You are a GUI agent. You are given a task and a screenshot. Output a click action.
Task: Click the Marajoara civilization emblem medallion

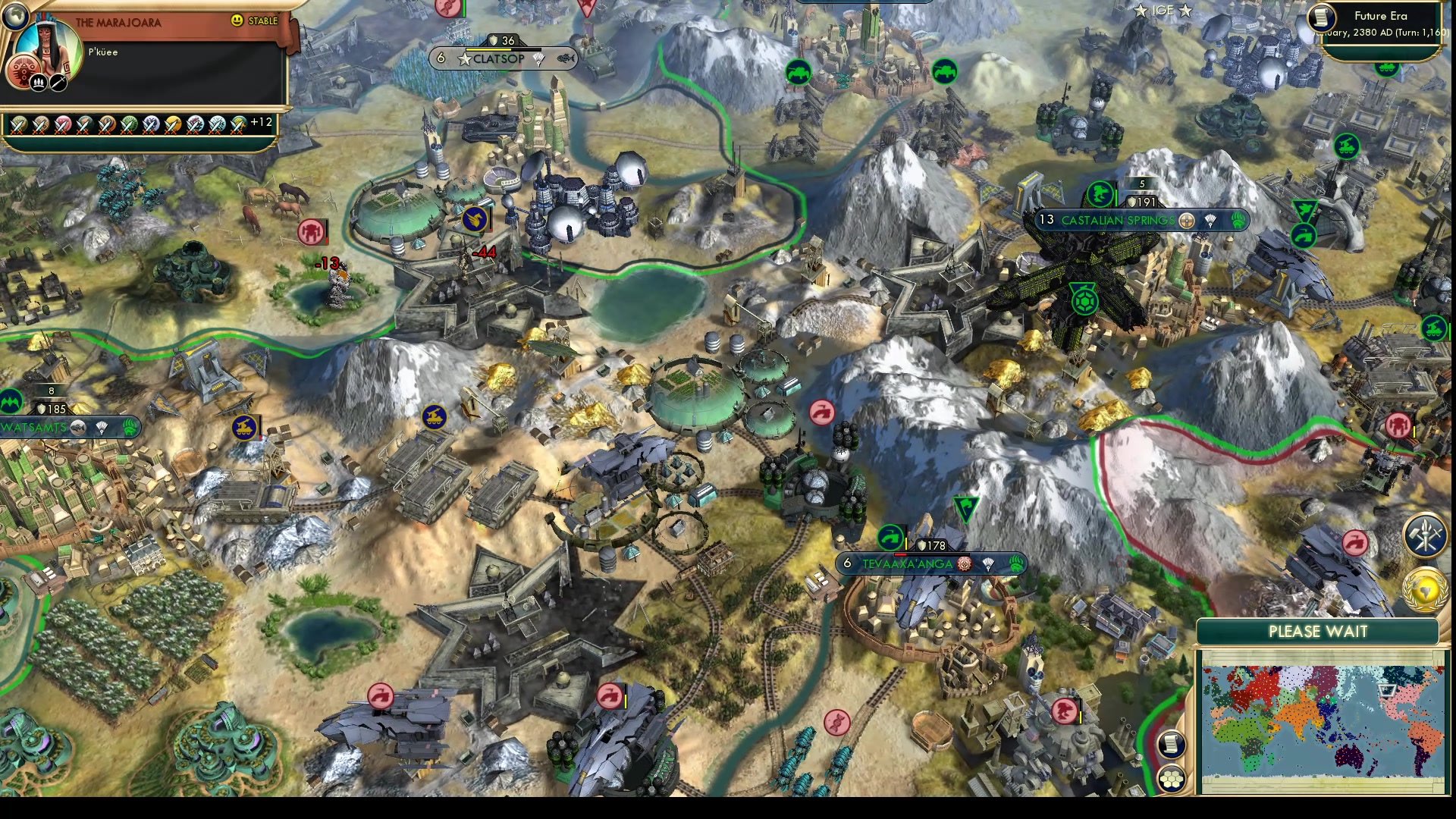click(23, 72)
